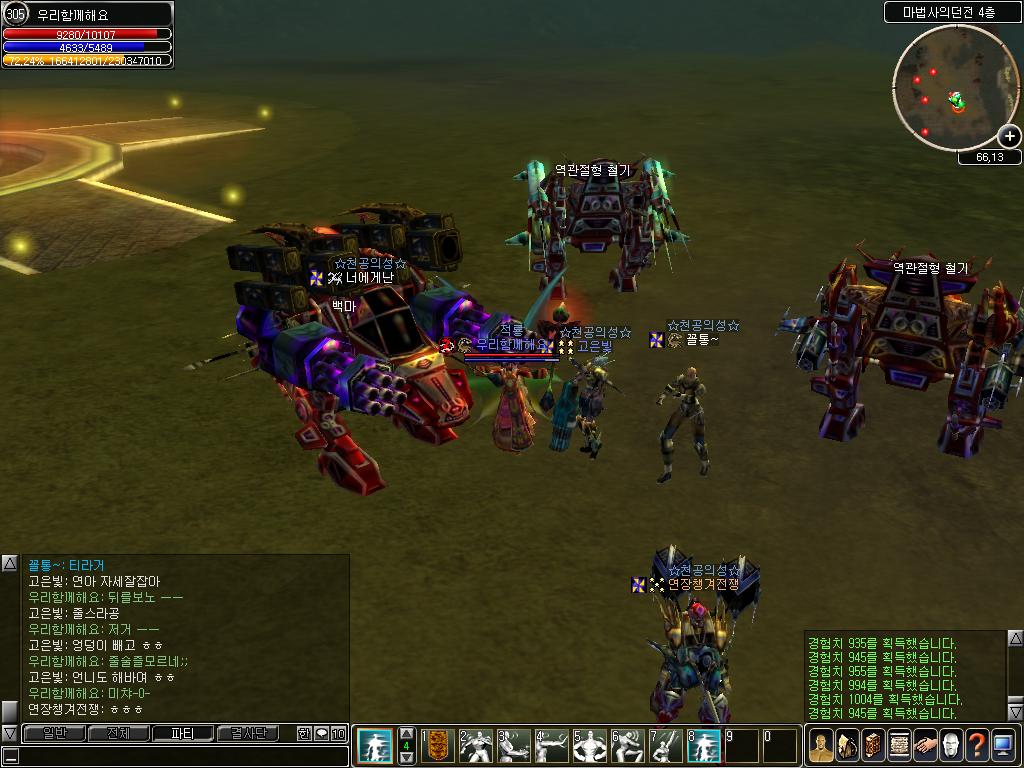Click the hotbar page up arrow

point(407,733)
